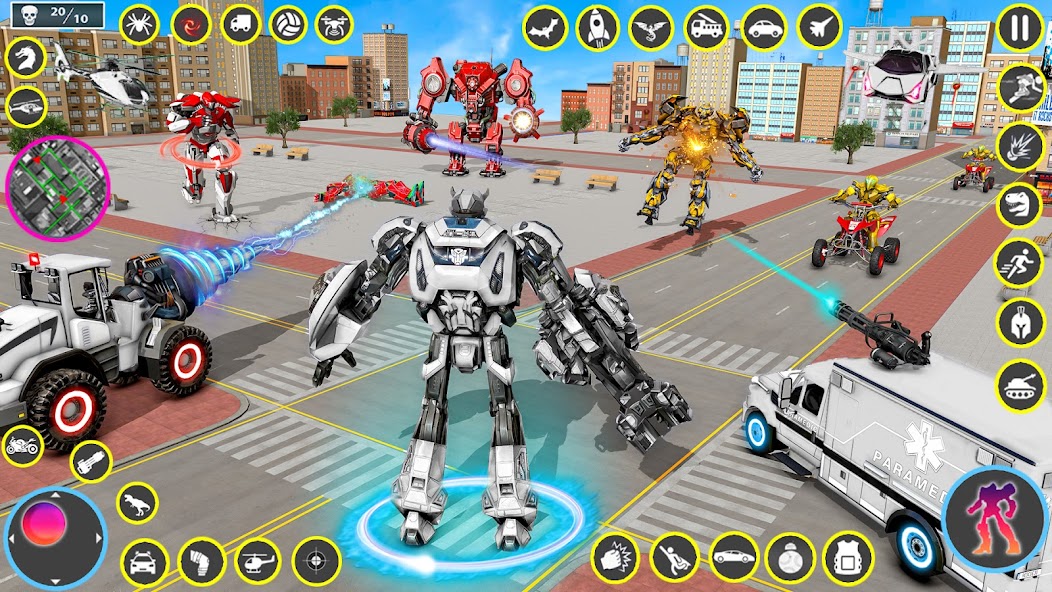Activate the fist punch attack
The width and height of the screenshot is (1052, 592).
(x=614, y=556)
